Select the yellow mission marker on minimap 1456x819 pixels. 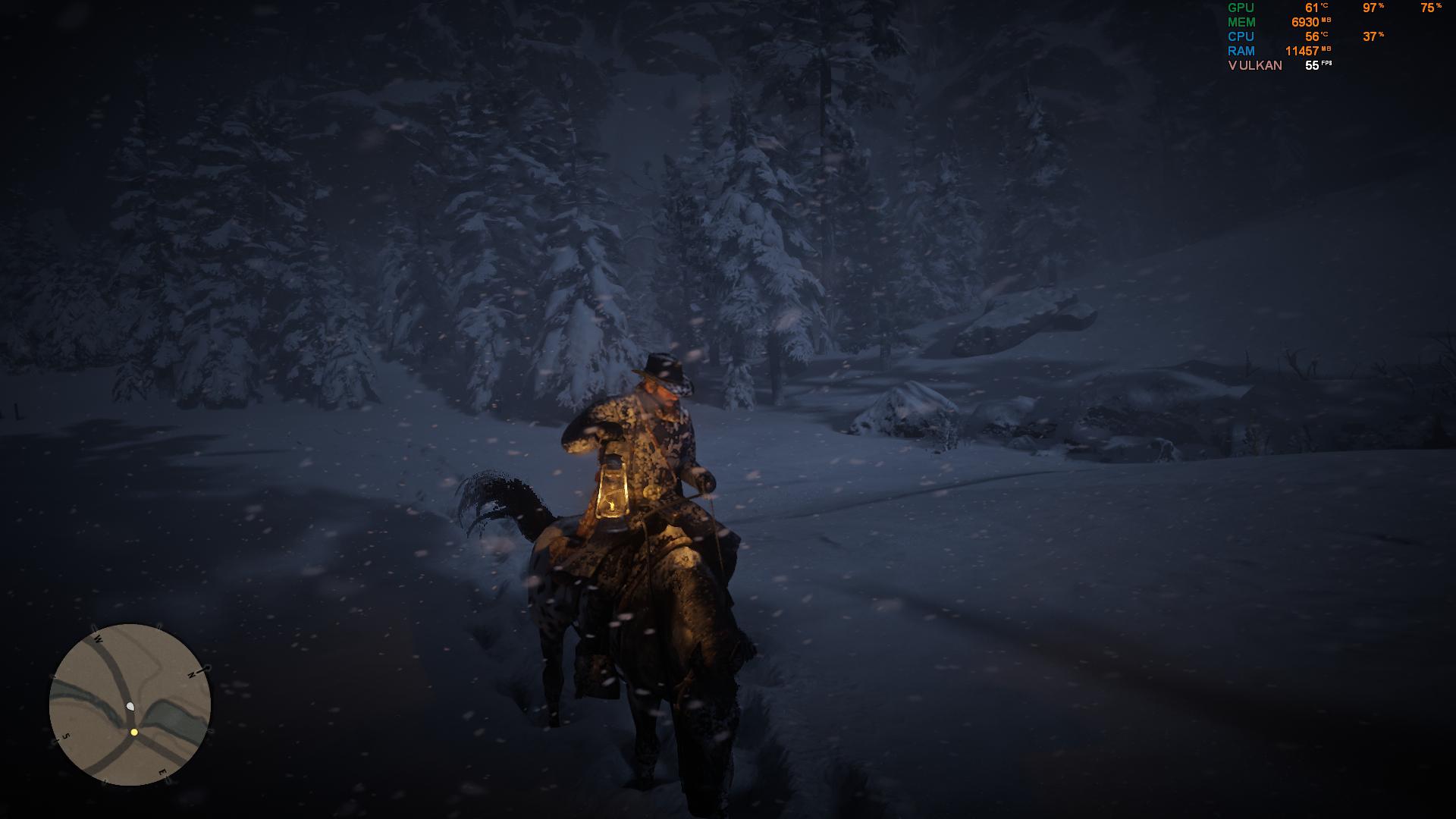[x=134, y=733]
